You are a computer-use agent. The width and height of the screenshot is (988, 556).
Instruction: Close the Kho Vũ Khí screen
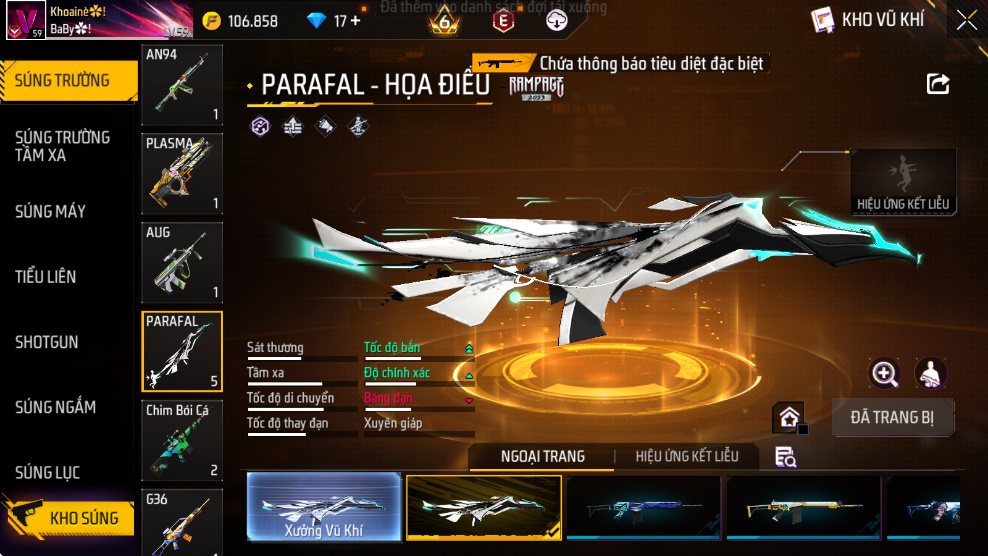[x=966, y=20]
